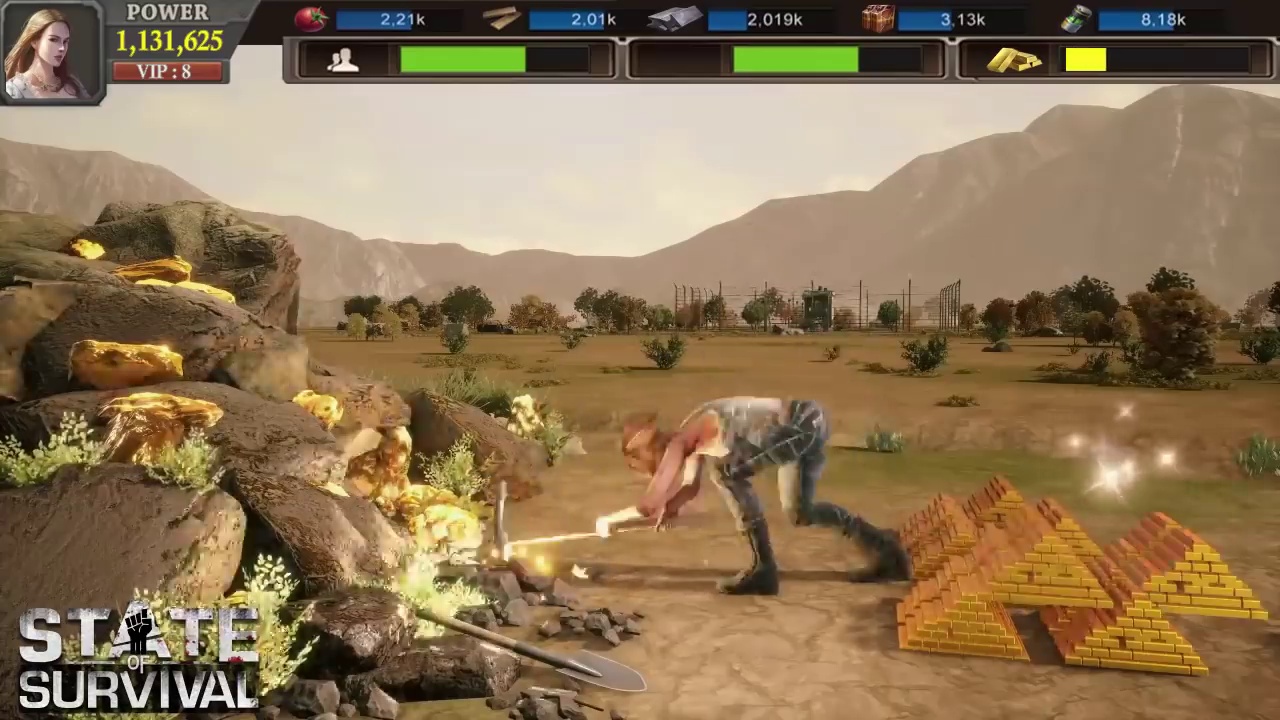Click the fist icon in the Survival logo
The width and height of the screenshot is (1280, 720).
(140, 627)
